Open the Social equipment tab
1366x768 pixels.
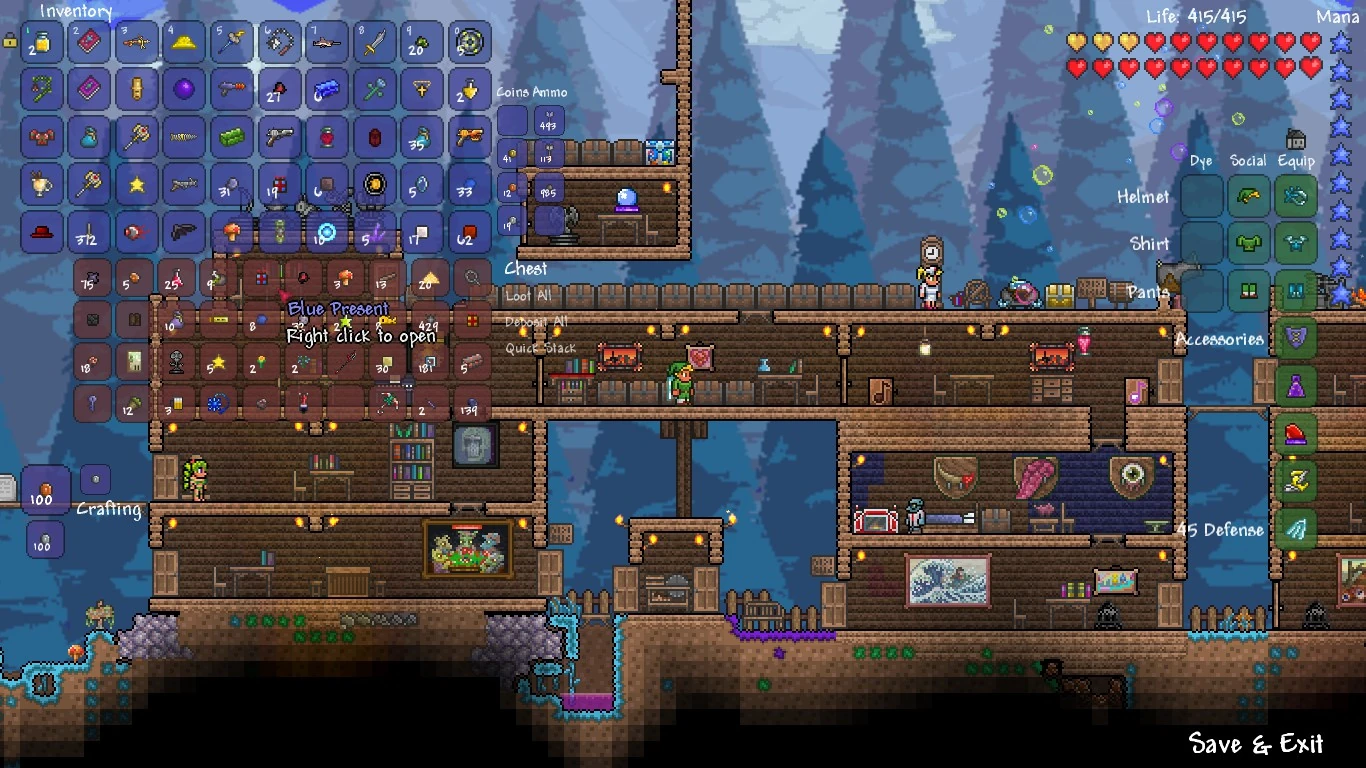[1248, 161]
